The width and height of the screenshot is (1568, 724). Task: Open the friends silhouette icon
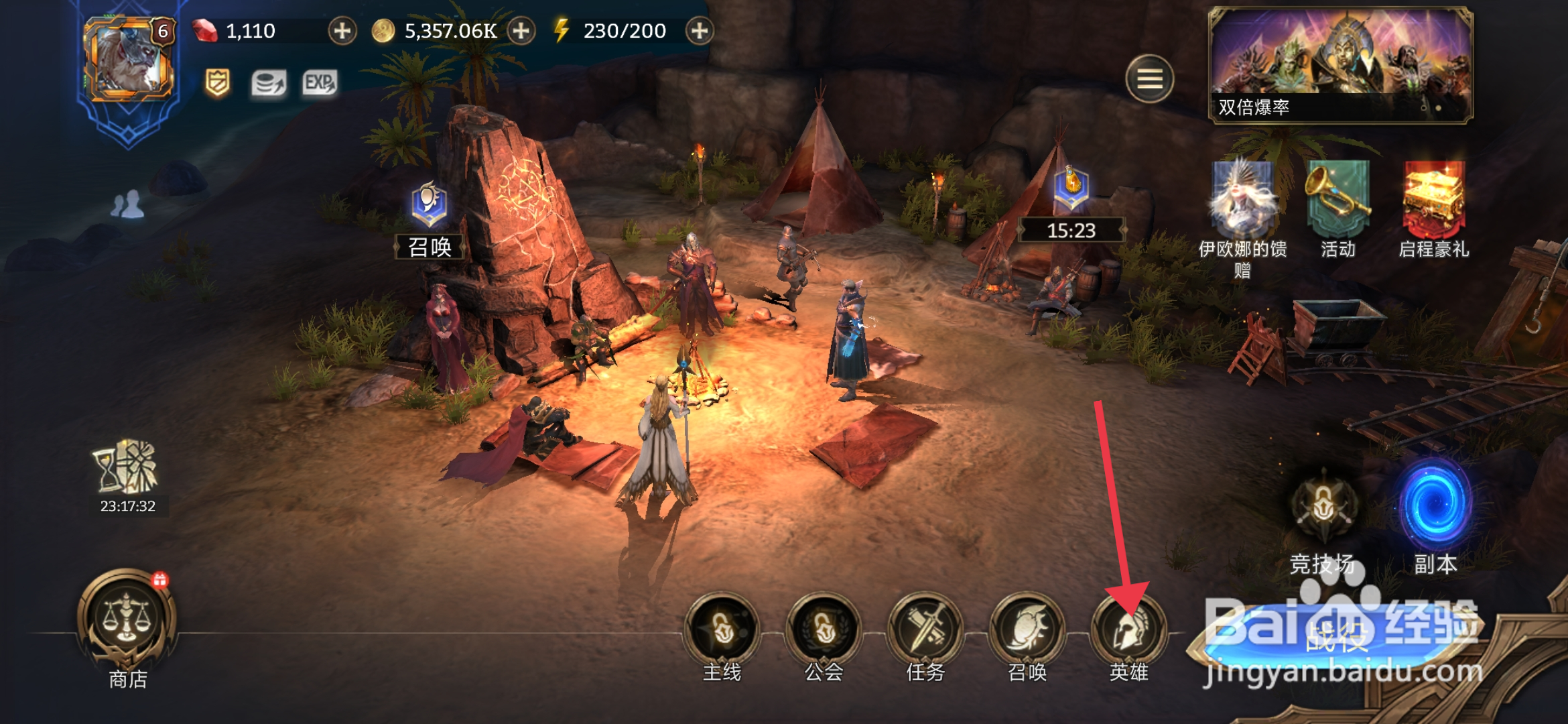click(x=127, y=204)
